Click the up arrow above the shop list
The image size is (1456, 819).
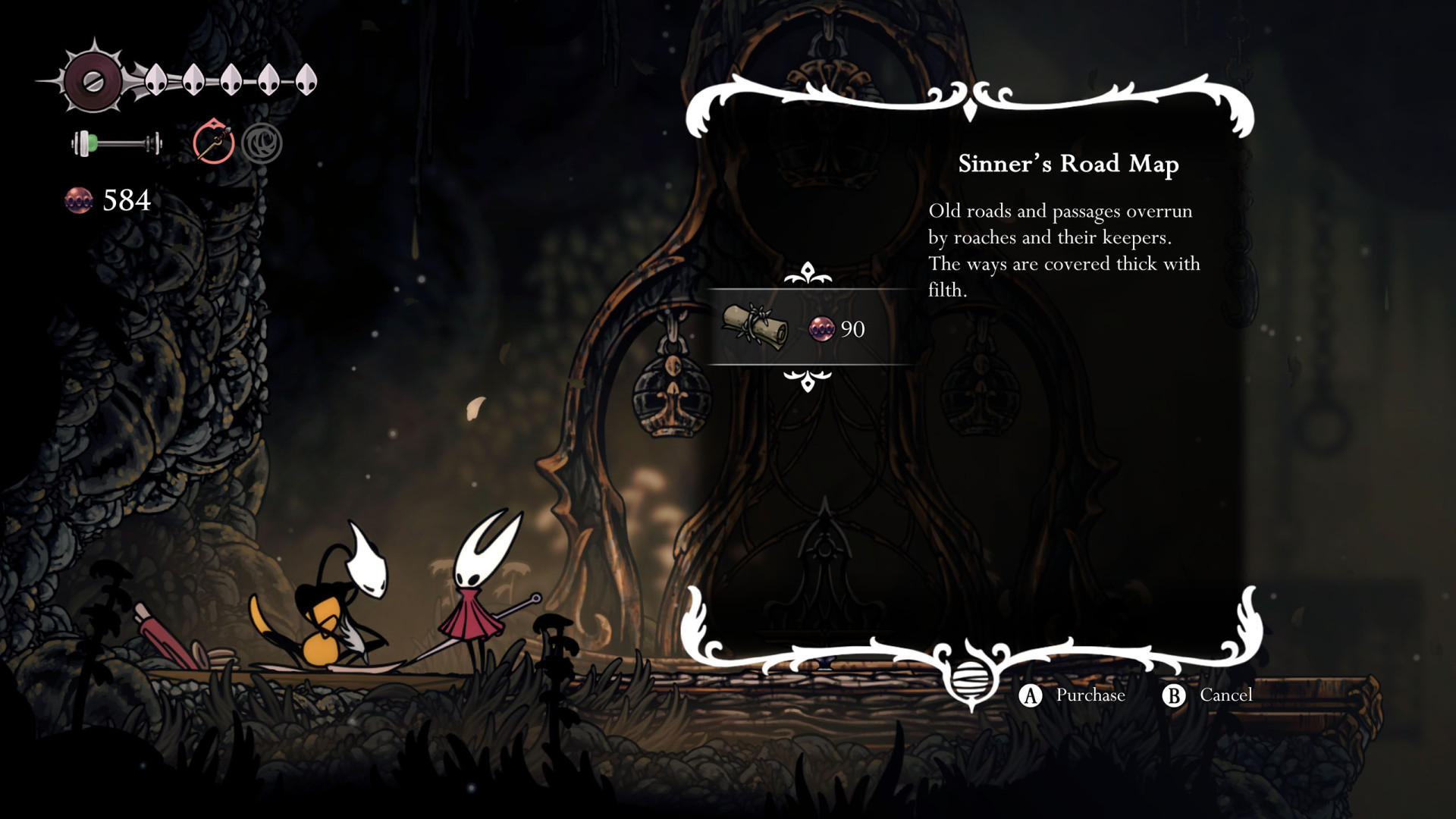click(808, 273)
